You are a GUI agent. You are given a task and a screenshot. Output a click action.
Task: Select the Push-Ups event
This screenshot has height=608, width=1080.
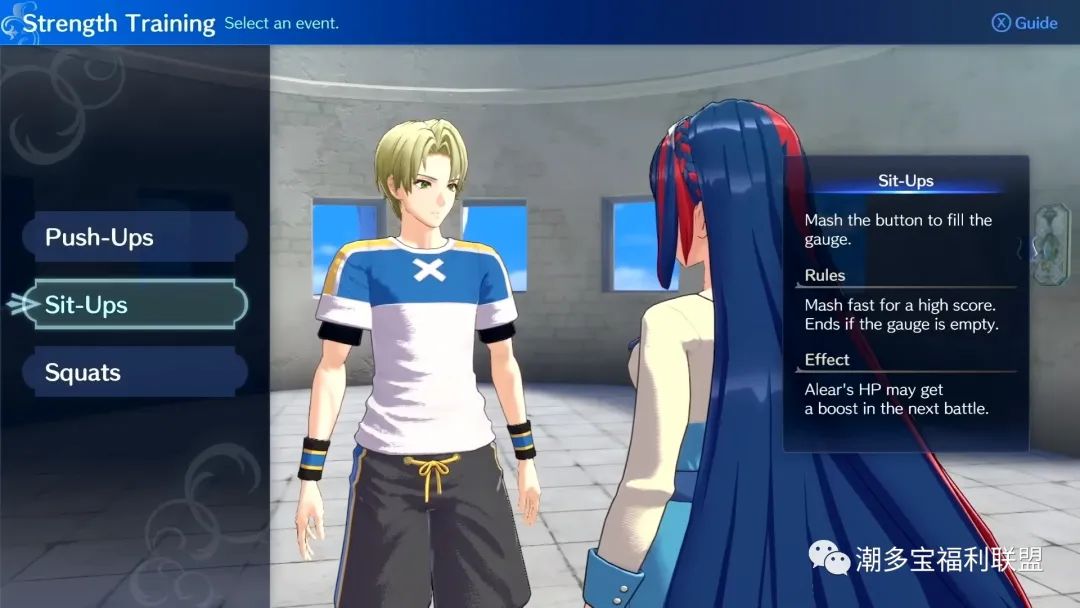(x=134, y=238)
